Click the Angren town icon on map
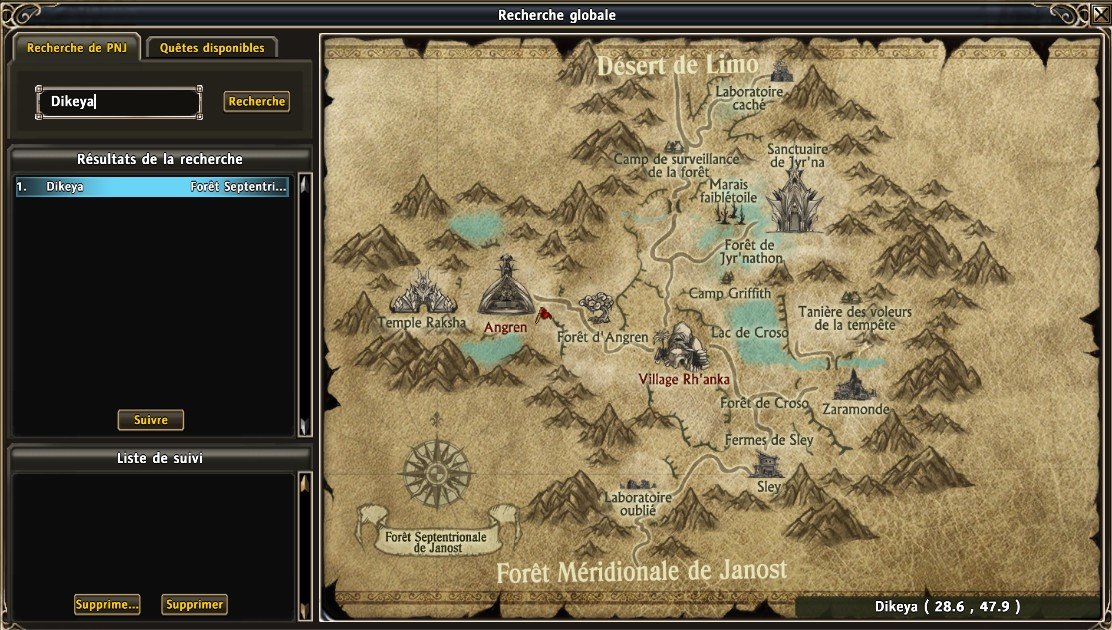 [x=507, y=287]
